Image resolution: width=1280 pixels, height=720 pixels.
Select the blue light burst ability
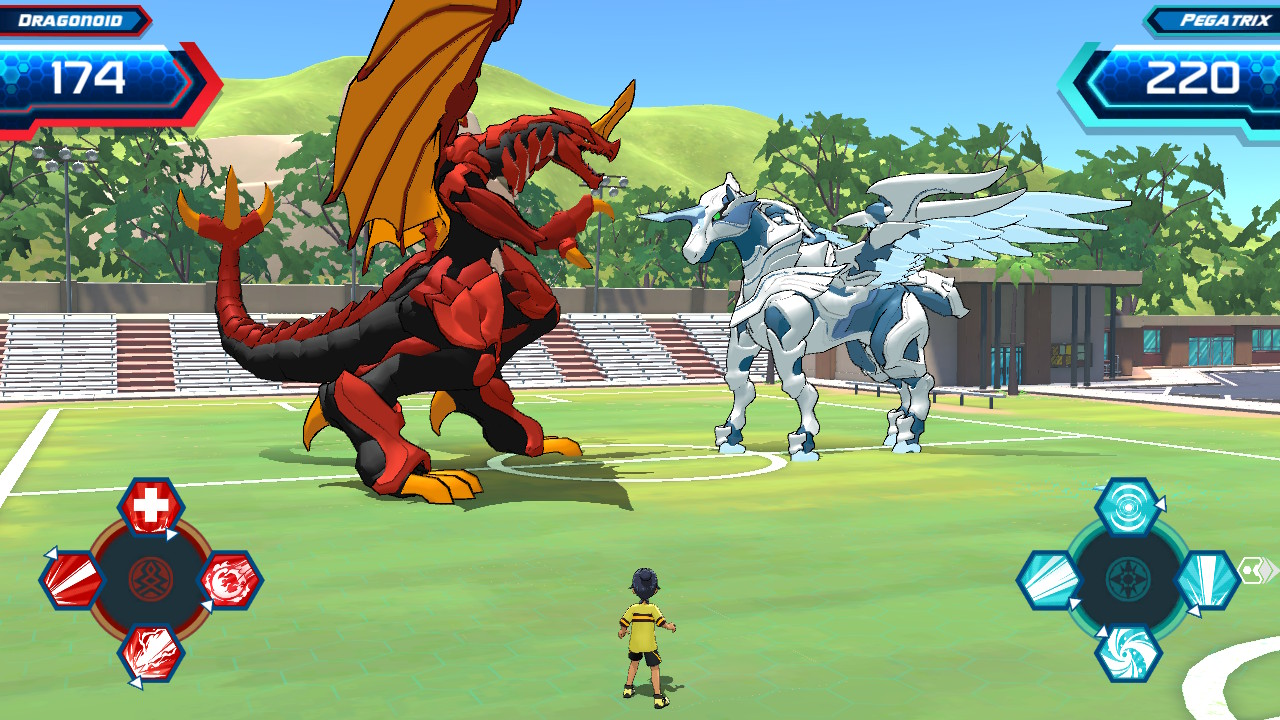pyautogui.click(x=1206, y=580)
